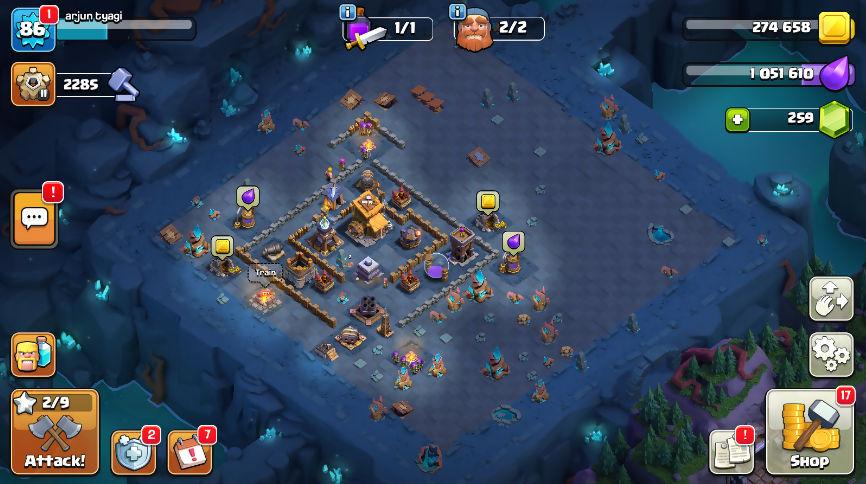View the level 86 player profile badge
The height and width of the screenshot is (484, 866).
click(32, 30)
